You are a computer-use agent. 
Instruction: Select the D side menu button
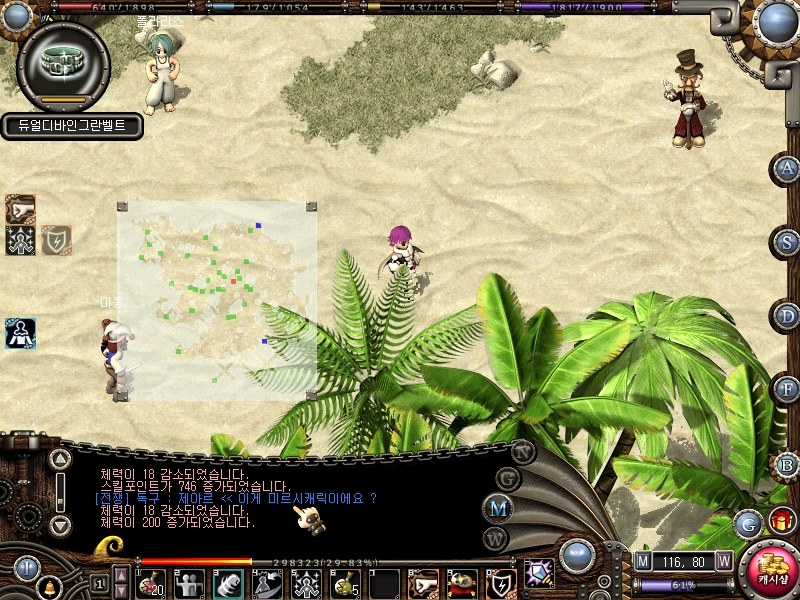788,316
